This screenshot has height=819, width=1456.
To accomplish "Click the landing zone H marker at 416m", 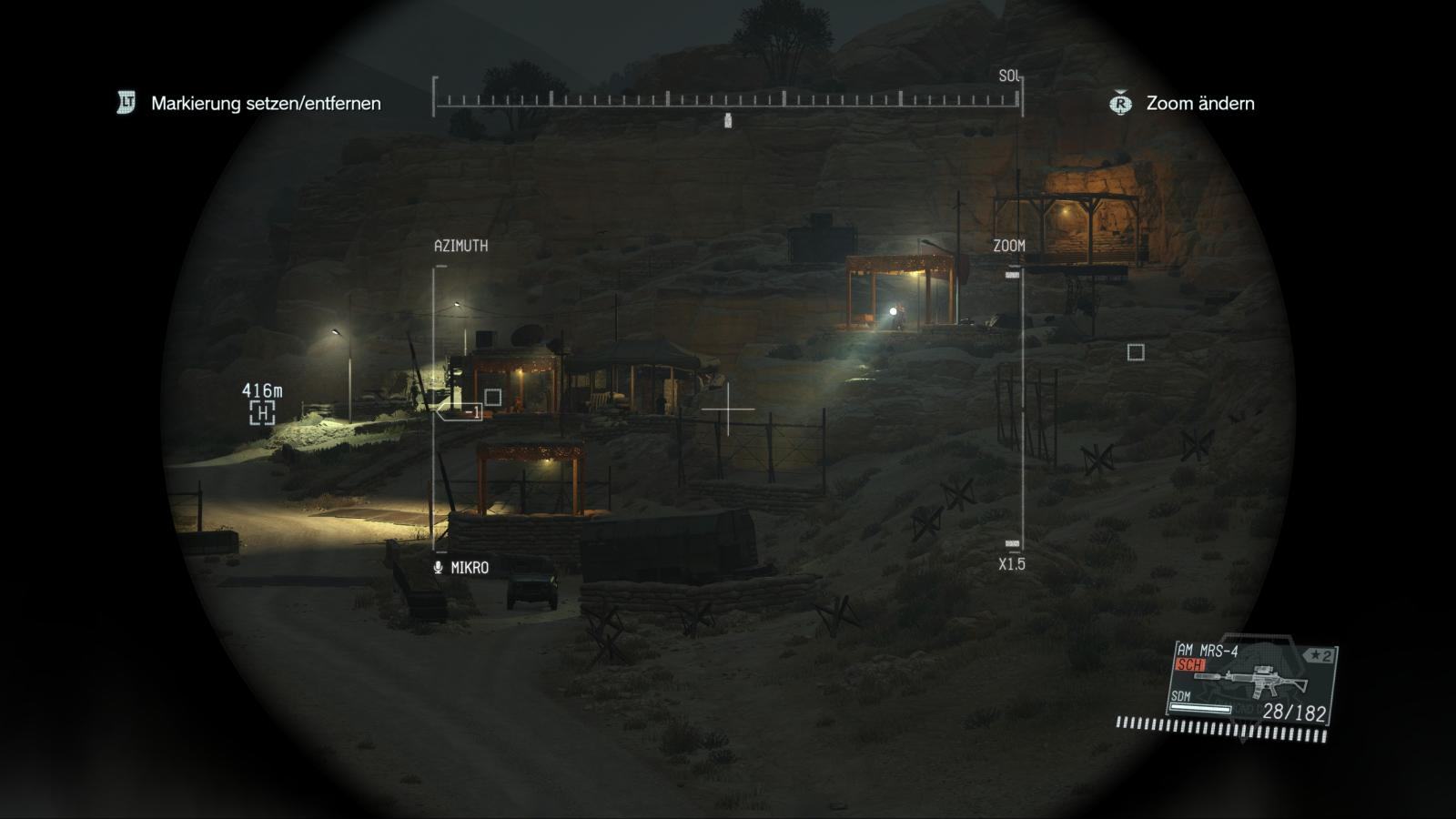I will click(262, 413).
